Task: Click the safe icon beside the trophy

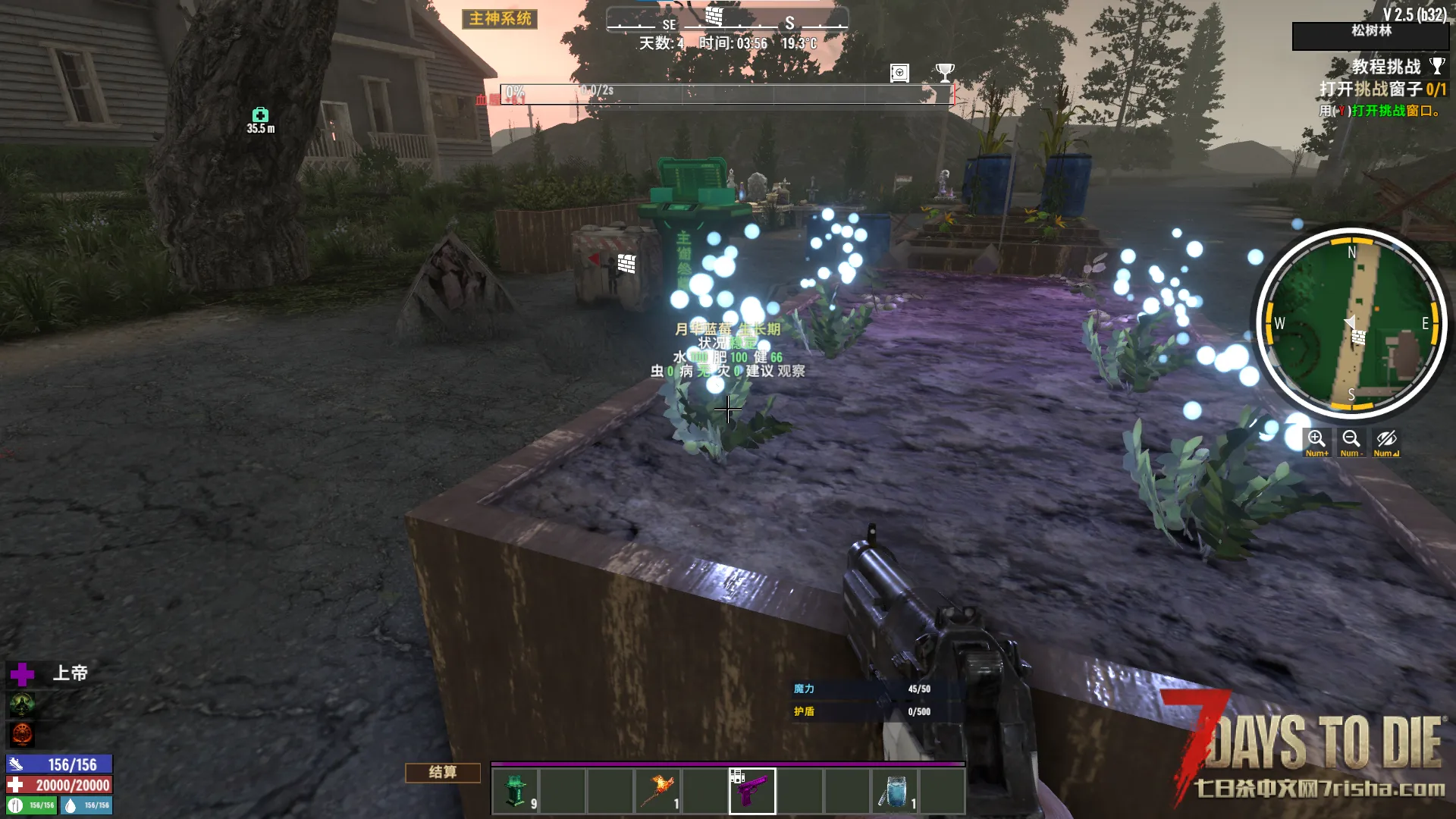Action: click(x=899, y=73)
